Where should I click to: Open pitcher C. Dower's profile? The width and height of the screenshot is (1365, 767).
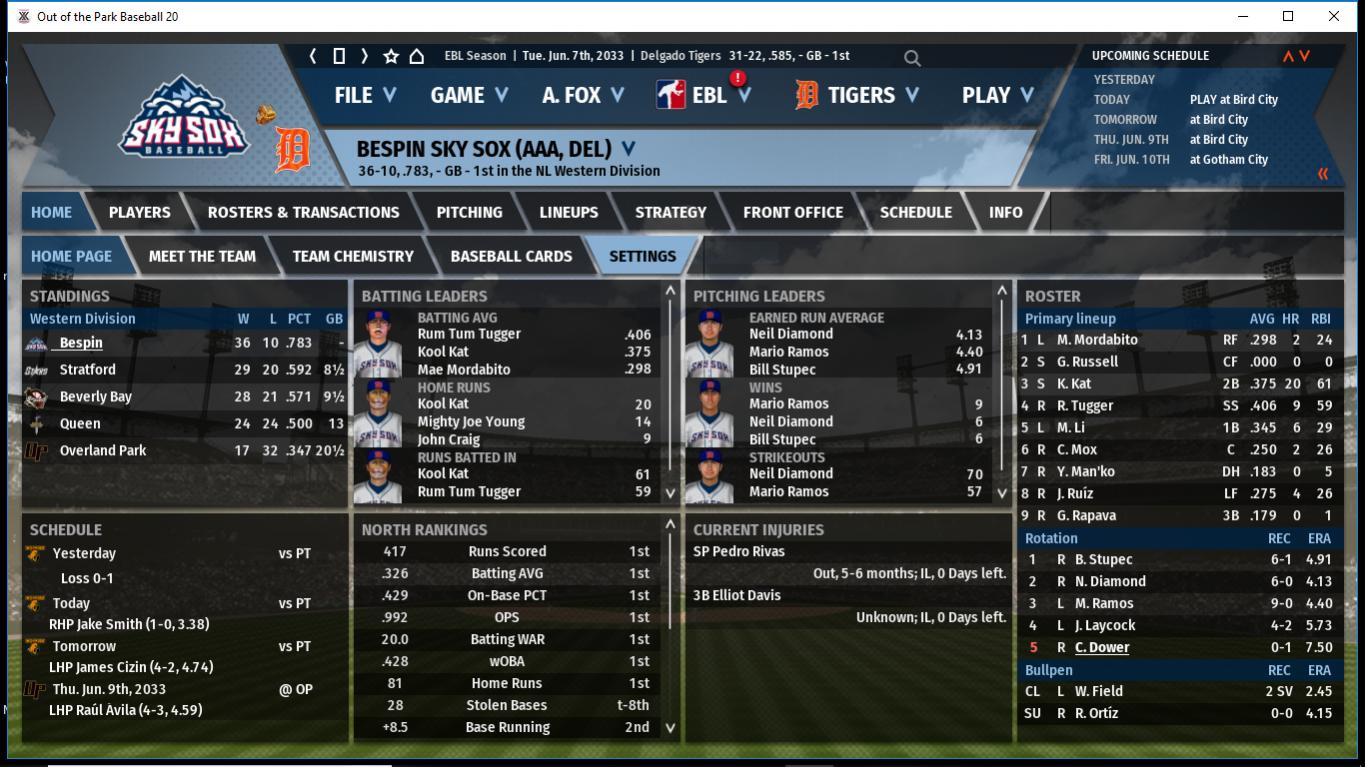[1102, 647]
